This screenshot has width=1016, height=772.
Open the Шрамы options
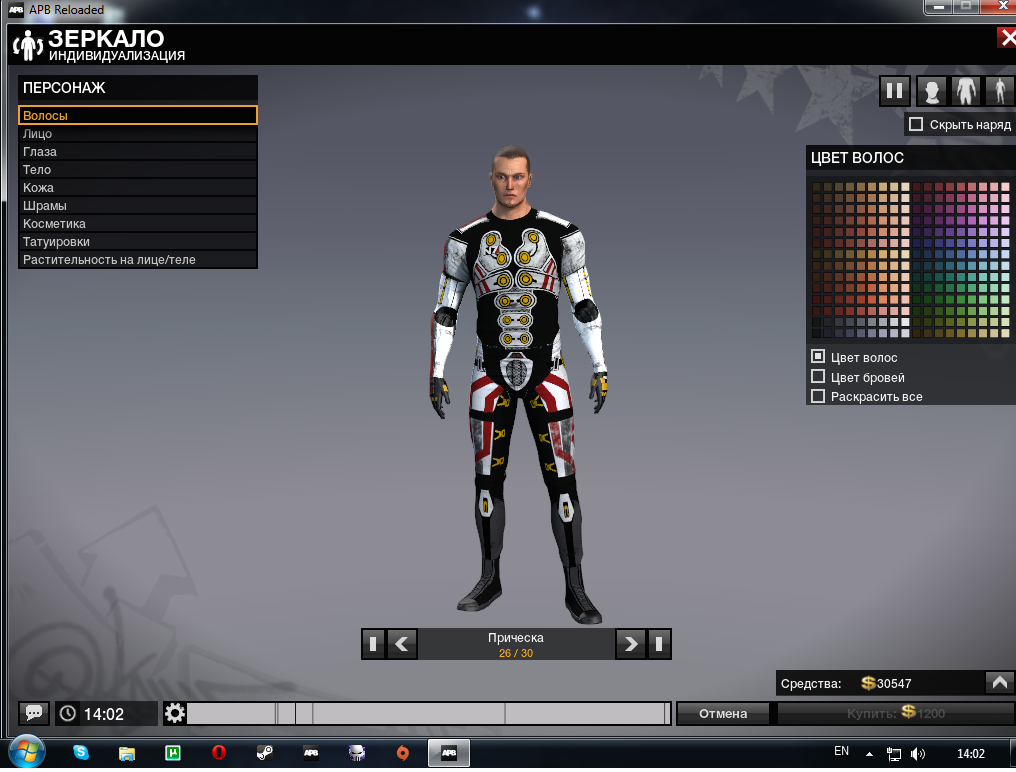(x=138, y=206)
